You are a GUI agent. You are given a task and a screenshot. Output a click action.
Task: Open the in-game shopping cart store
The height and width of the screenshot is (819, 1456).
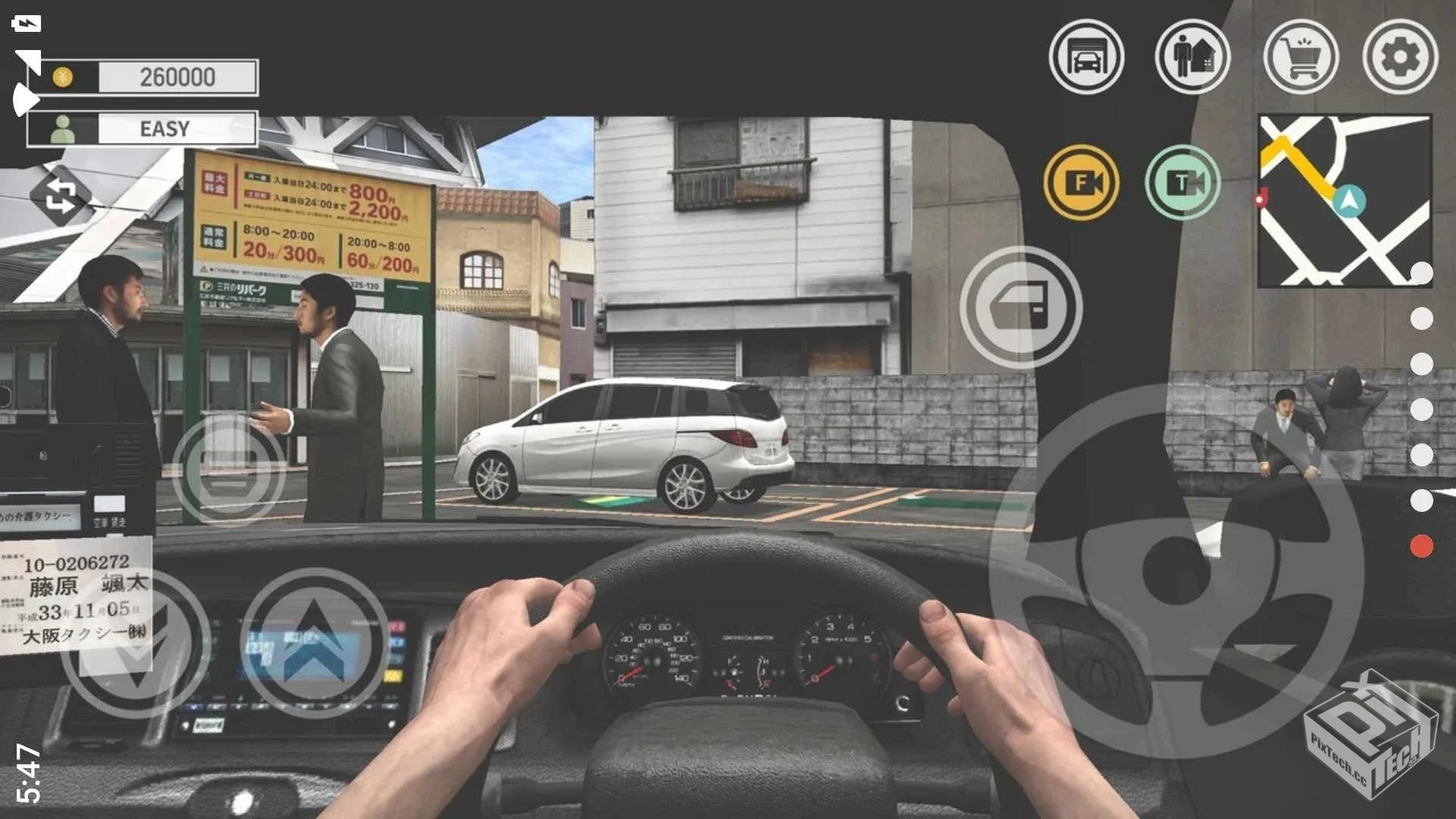tap(1301, 58)
